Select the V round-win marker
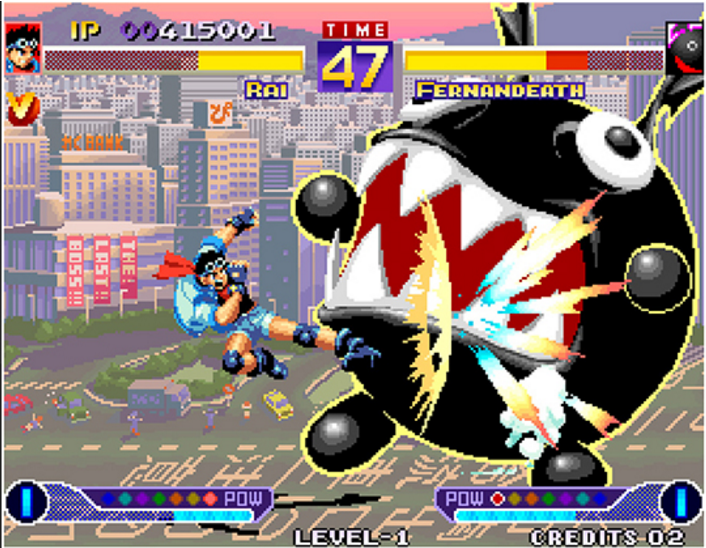The image size is (706, 548). 17,107
